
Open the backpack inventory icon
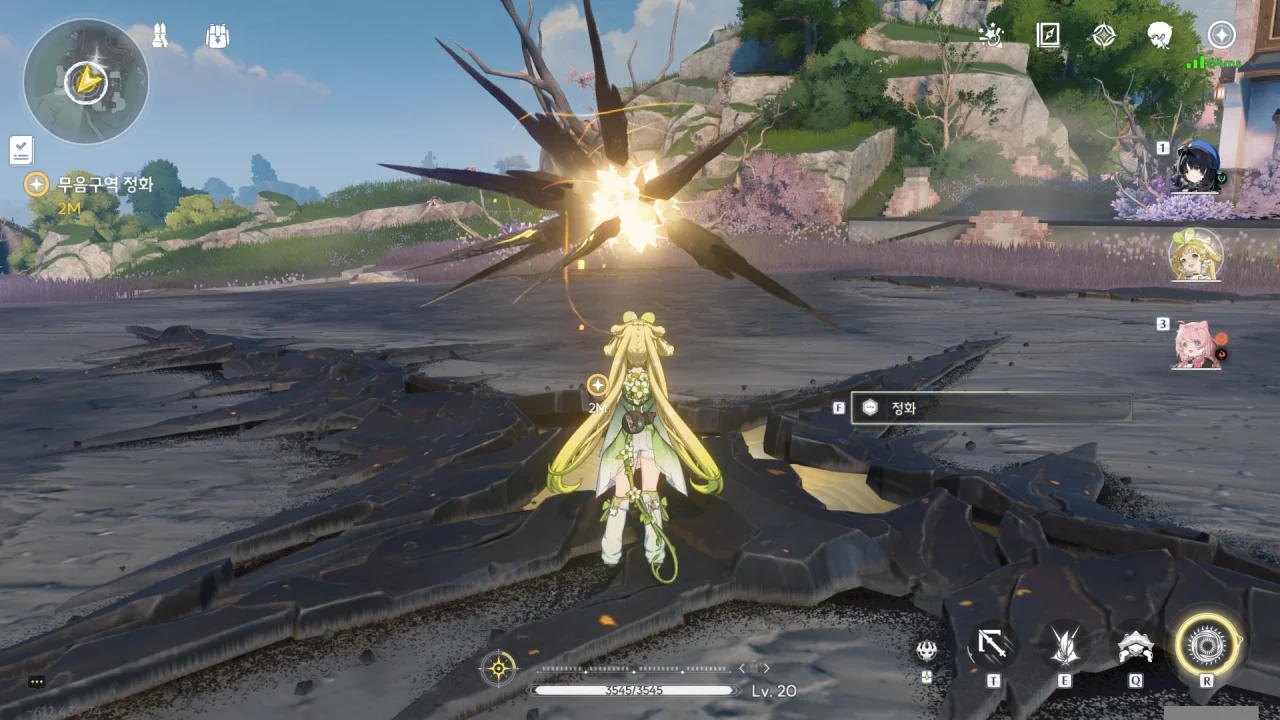218,37
